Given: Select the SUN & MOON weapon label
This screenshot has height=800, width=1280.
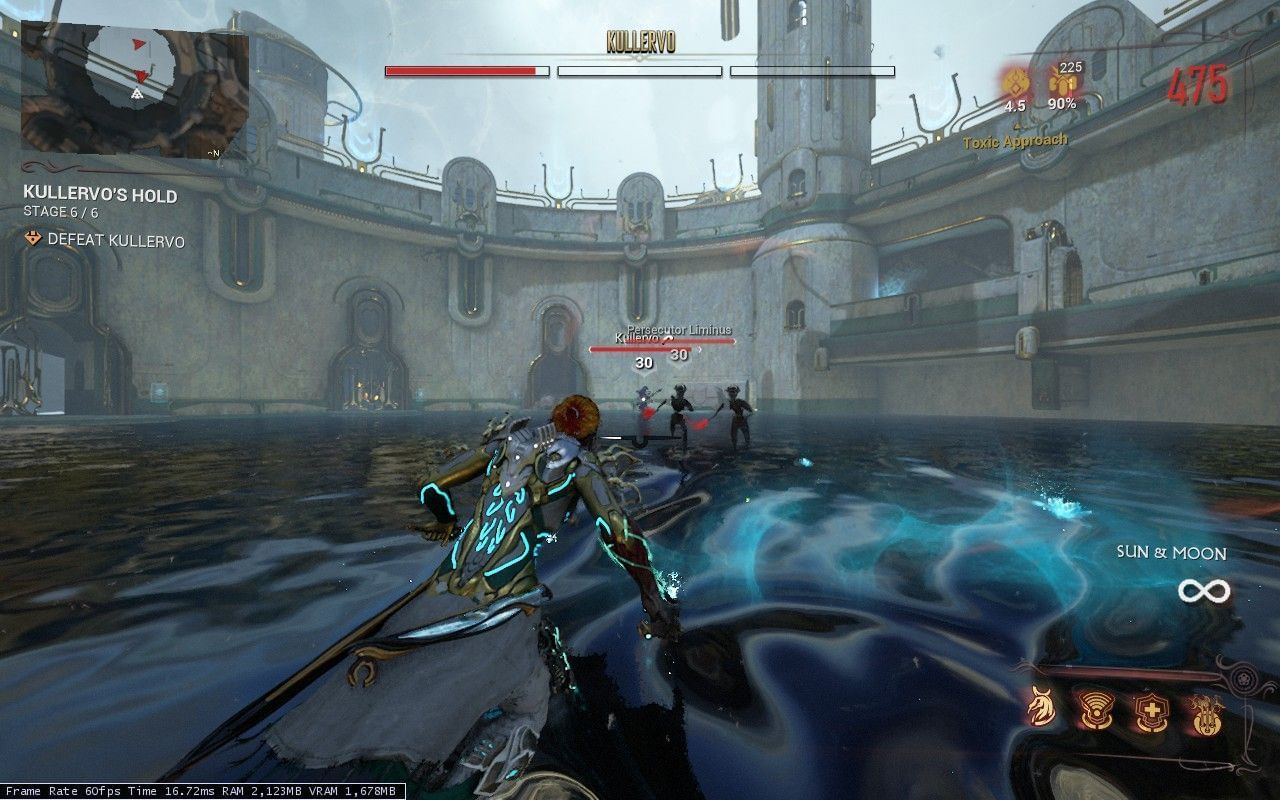Looking at the screenshot, I should [x=1172, y=553].
